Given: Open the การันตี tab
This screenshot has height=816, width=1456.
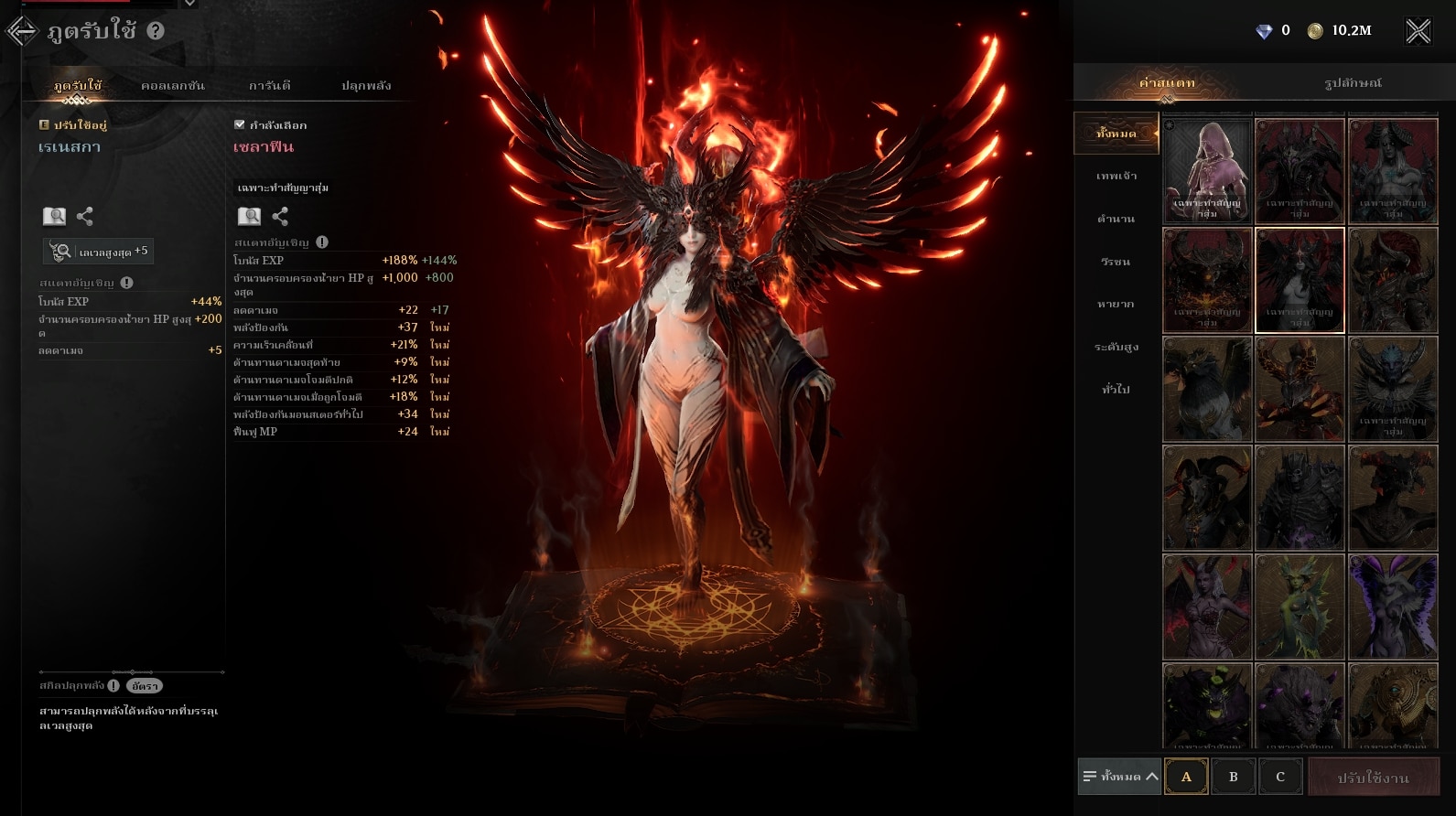Looking at the screenshot, I should 270,85.
